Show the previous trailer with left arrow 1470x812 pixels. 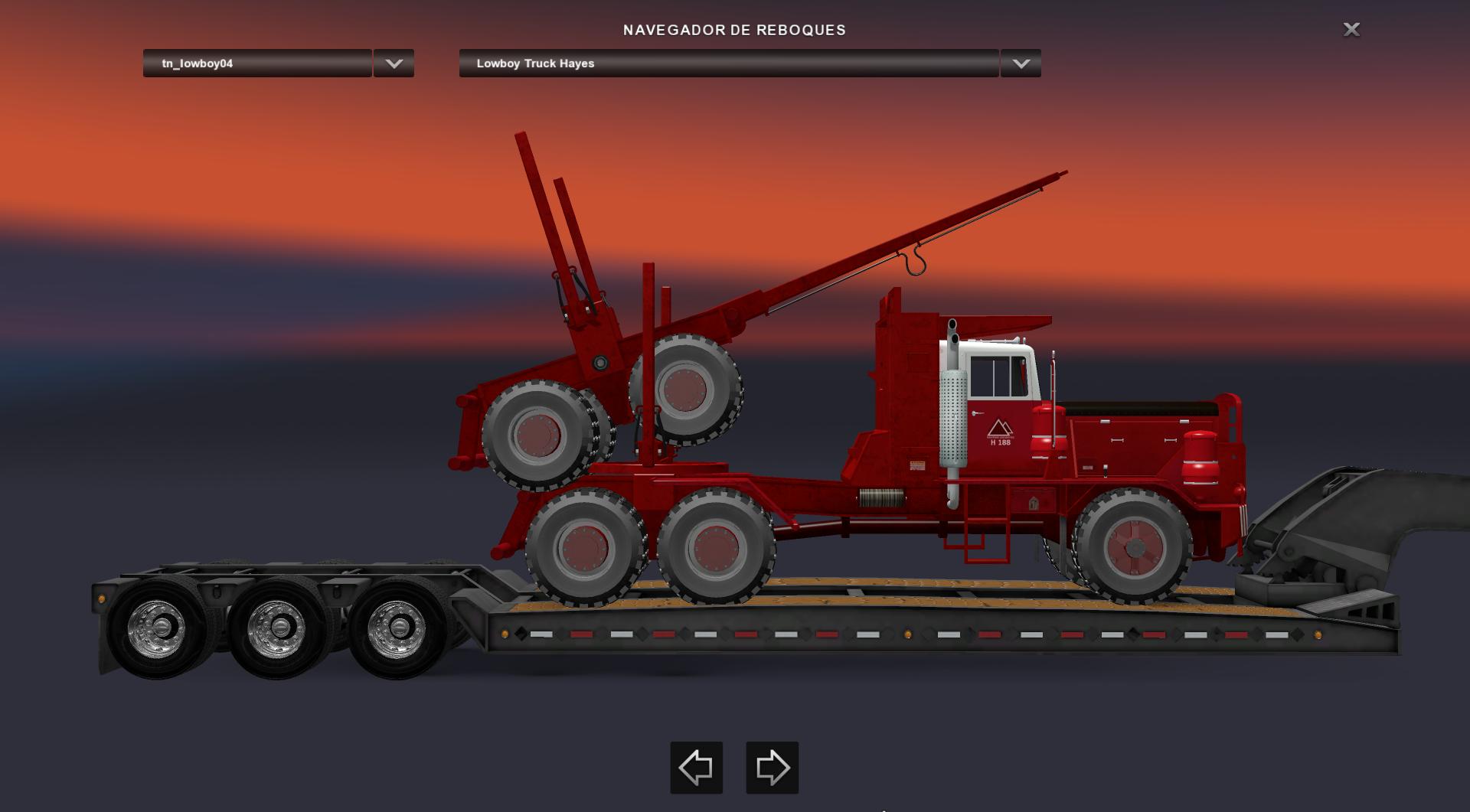[x=696, y=767]
